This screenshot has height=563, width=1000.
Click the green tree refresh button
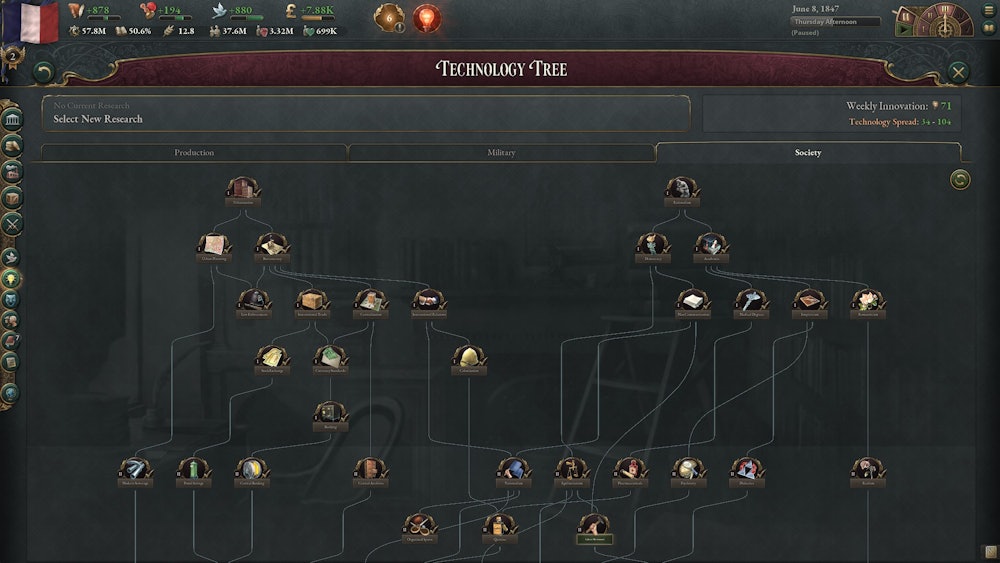960,180
